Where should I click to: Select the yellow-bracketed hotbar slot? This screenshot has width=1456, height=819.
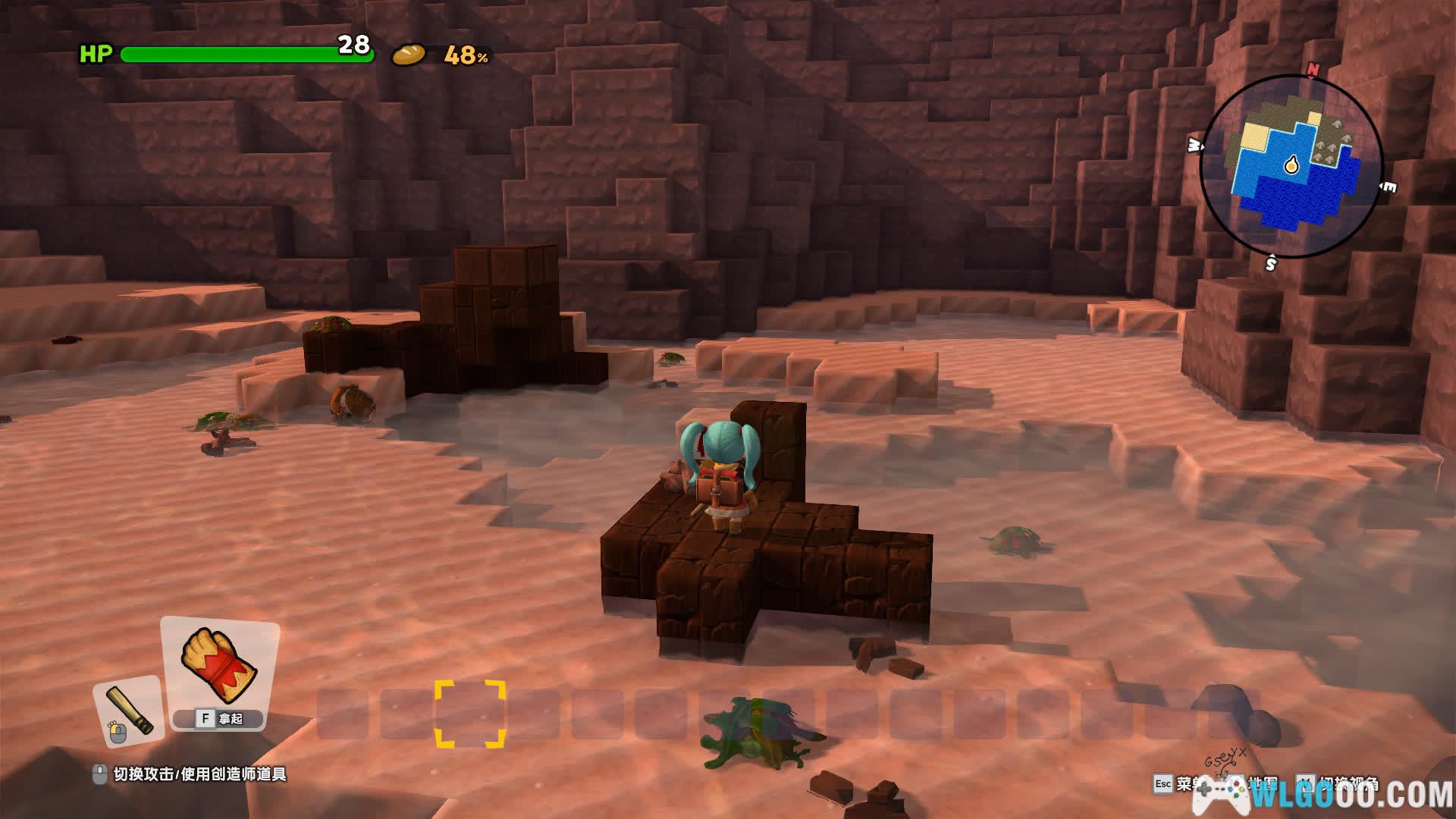(470, 714)
